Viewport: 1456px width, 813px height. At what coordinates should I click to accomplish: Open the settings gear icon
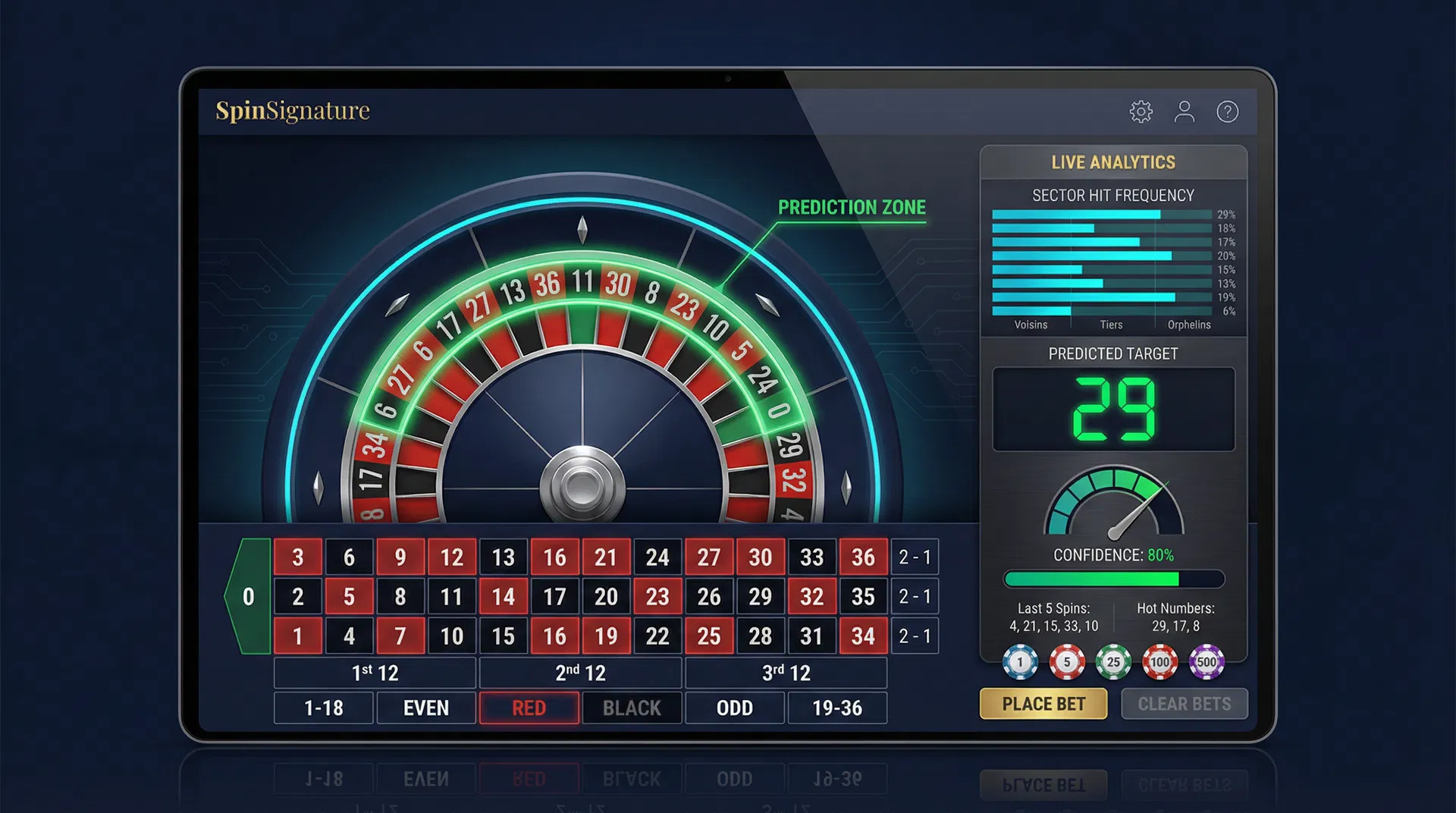pos(1140,111)
